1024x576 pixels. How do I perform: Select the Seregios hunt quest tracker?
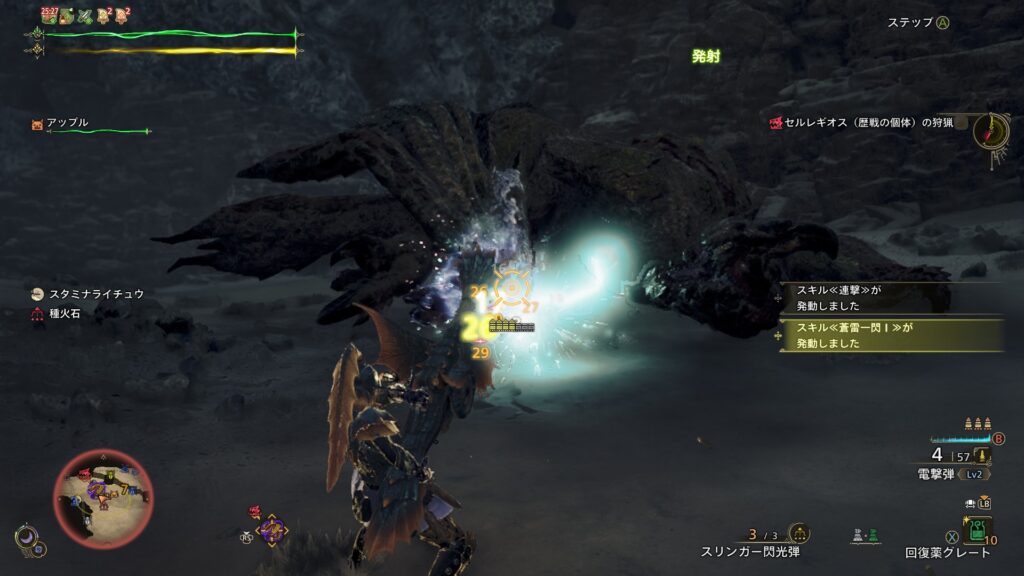[860, 123]
